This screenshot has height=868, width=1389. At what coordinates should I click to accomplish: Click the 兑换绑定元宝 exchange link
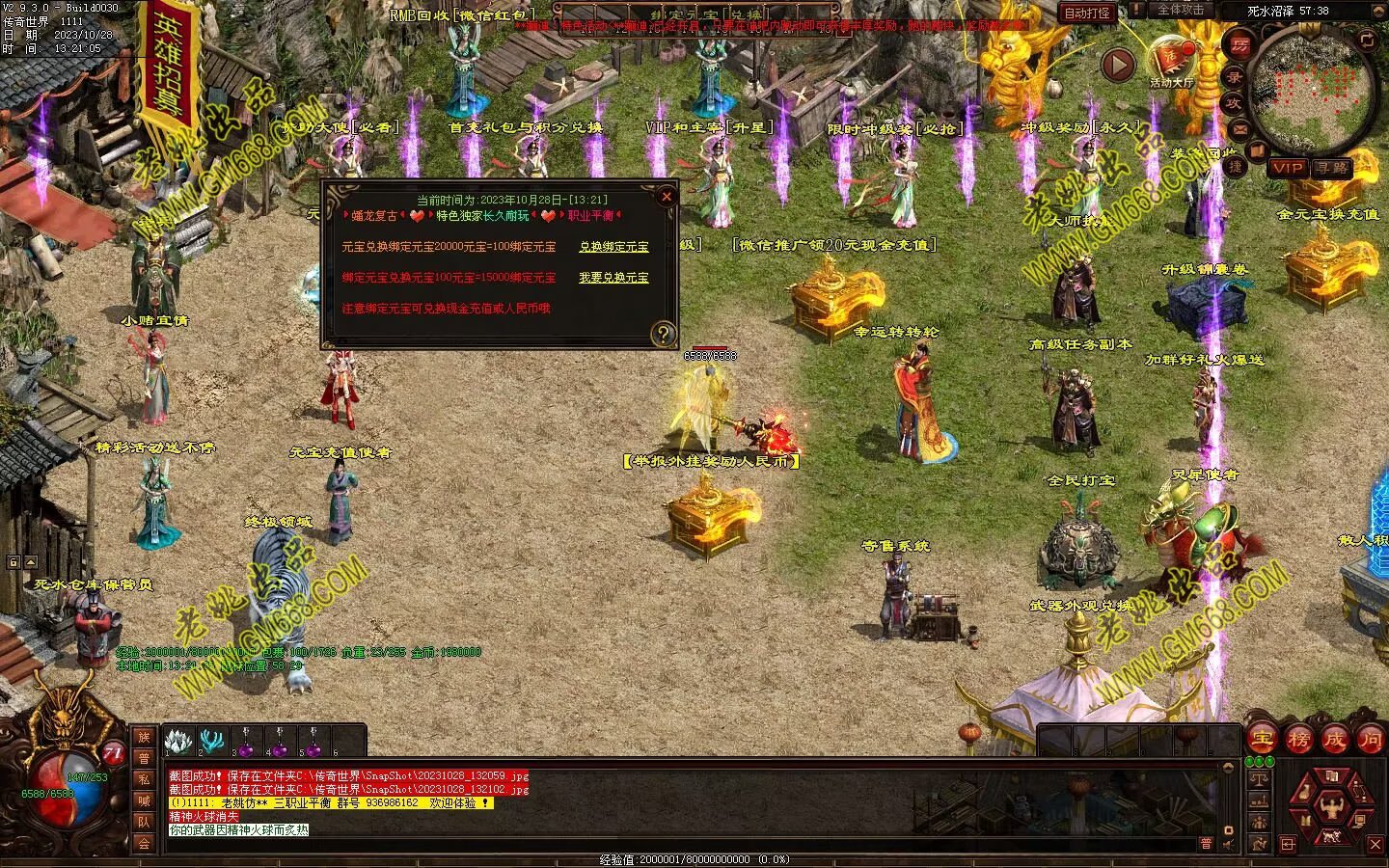coord(613,247)
